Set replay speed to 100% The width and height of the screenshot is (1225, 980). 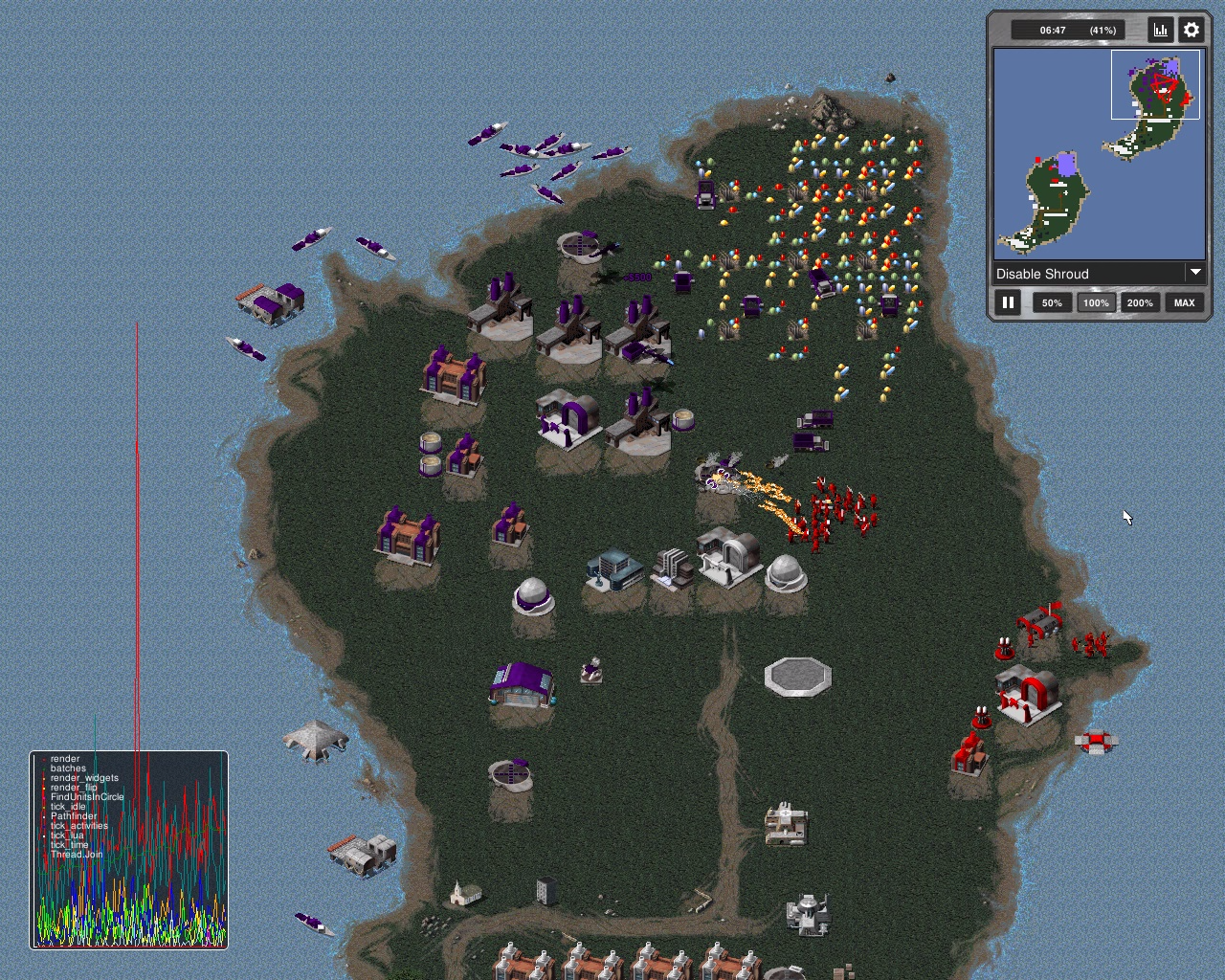[x=1096, y=302]
